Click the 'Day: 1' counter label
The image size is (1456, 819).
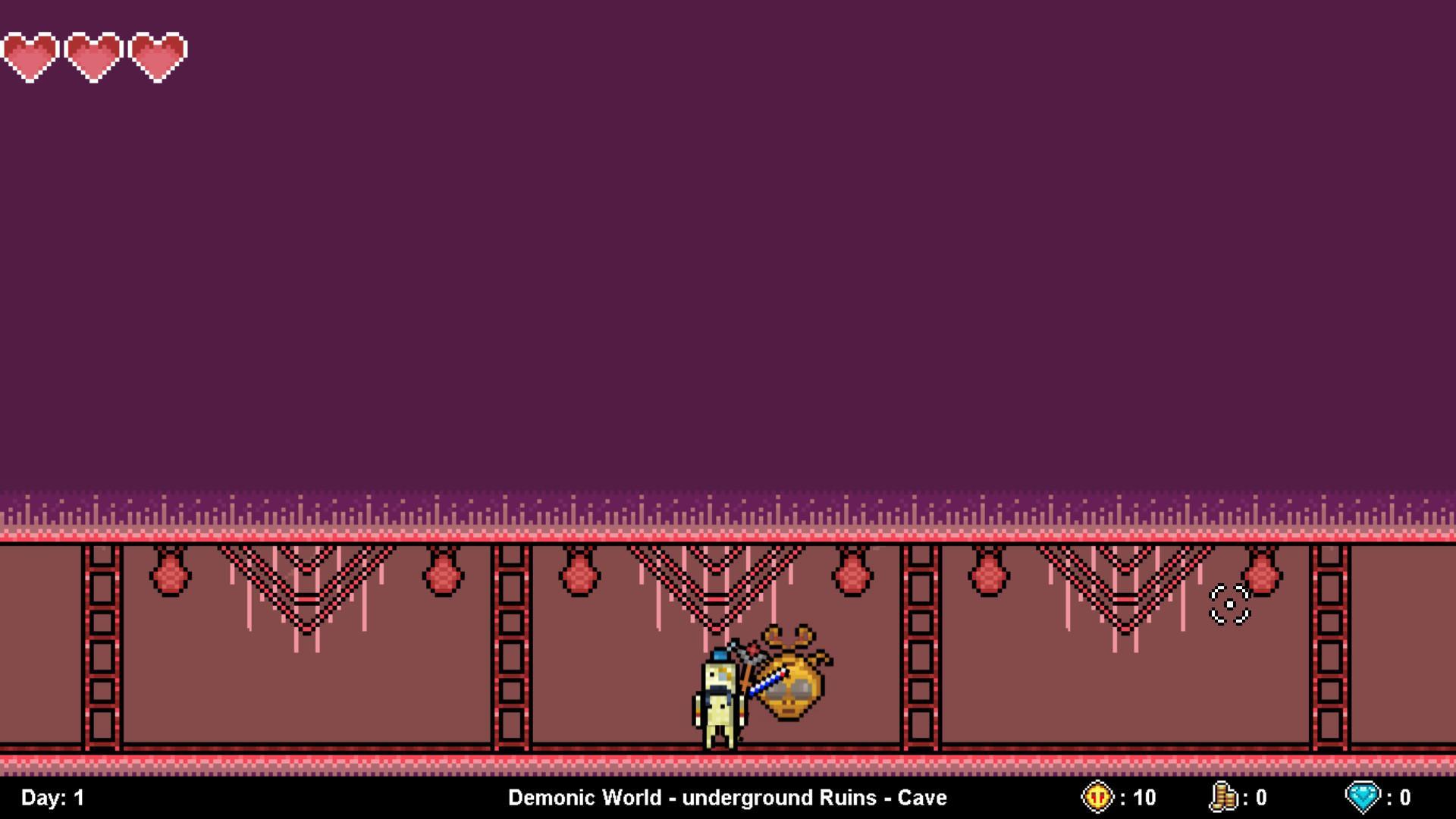point(52,797)
